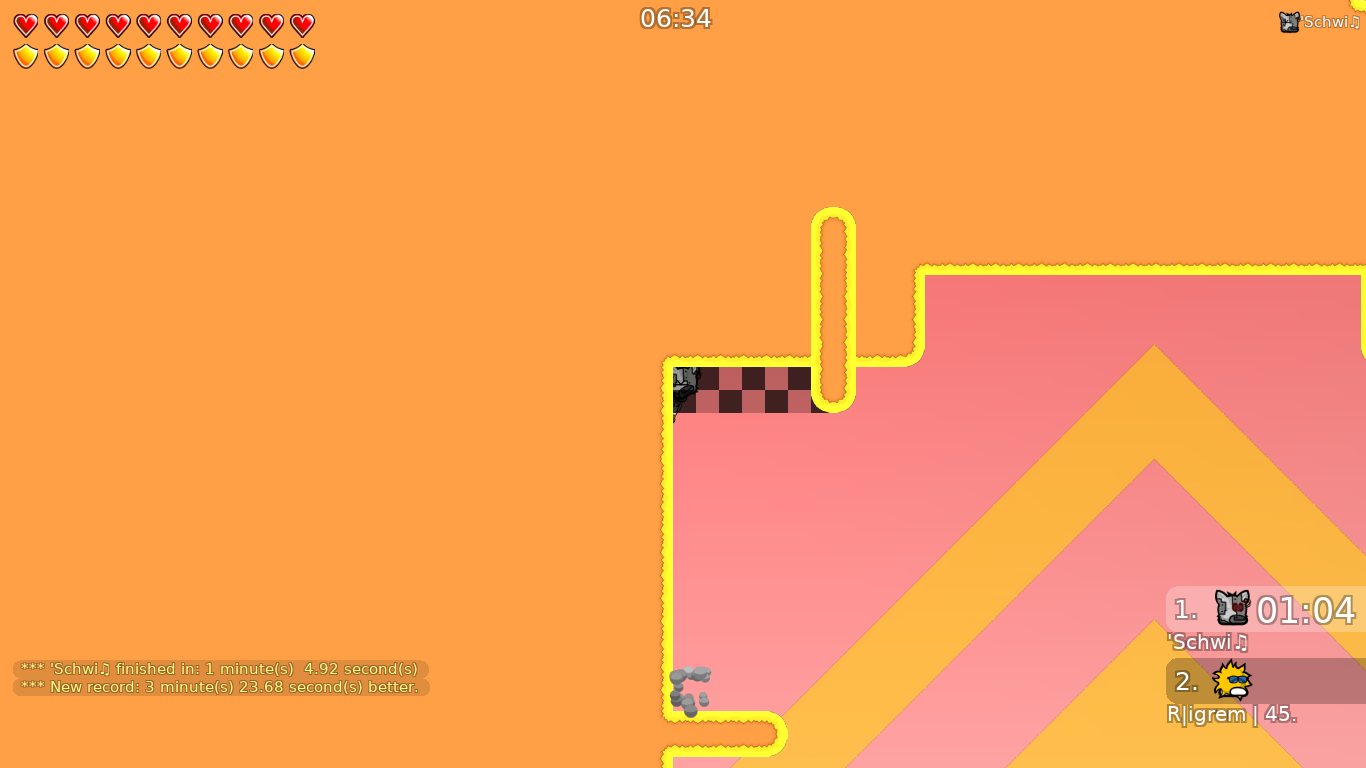This screenshot has height=768, width=1366.
Task: Select the race timer showing 06:34
Action: pos(676,18)
